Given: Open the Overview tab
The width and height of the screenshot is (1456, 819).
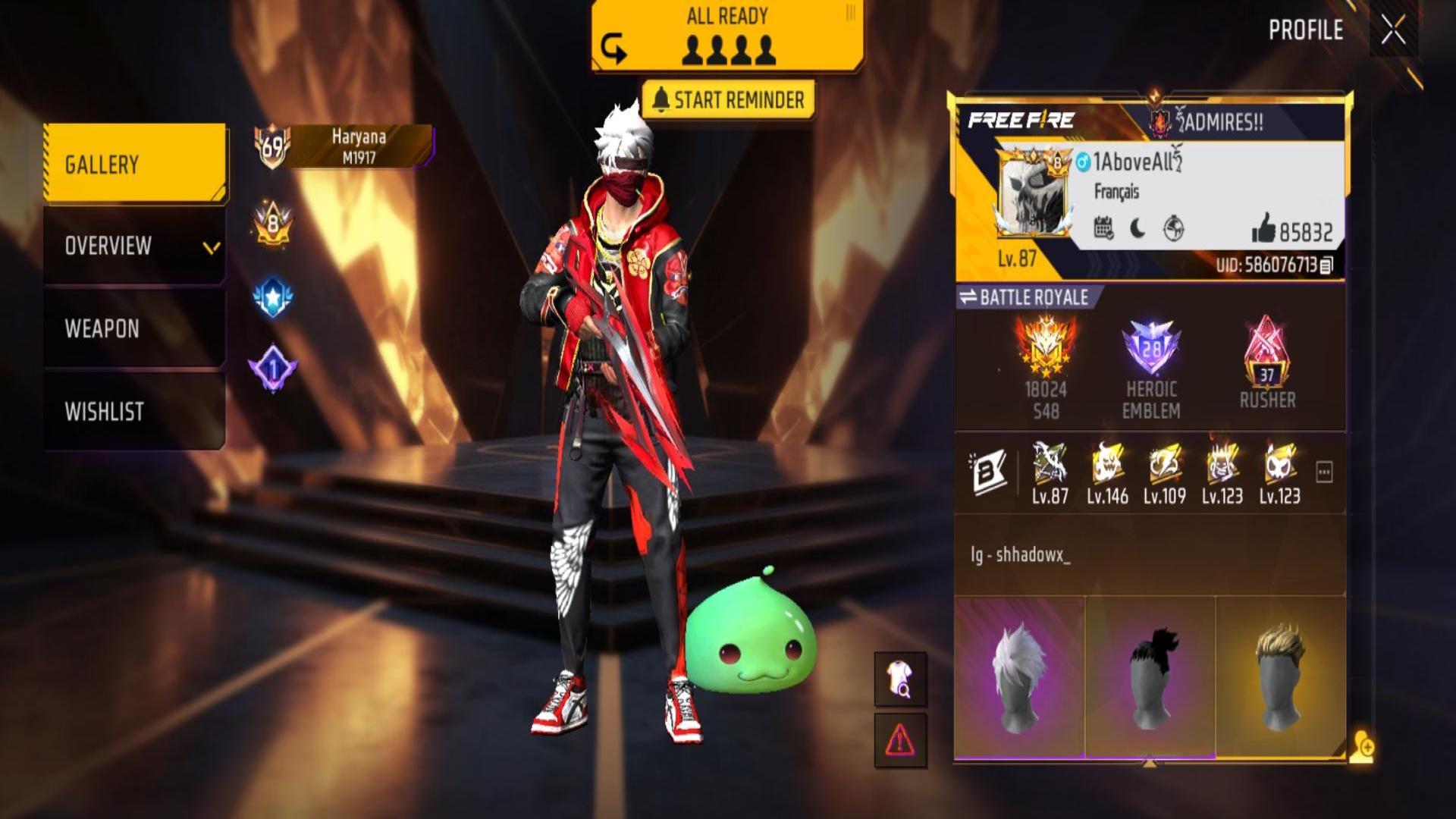Looking at the screenshot, I should pos(135,246).
